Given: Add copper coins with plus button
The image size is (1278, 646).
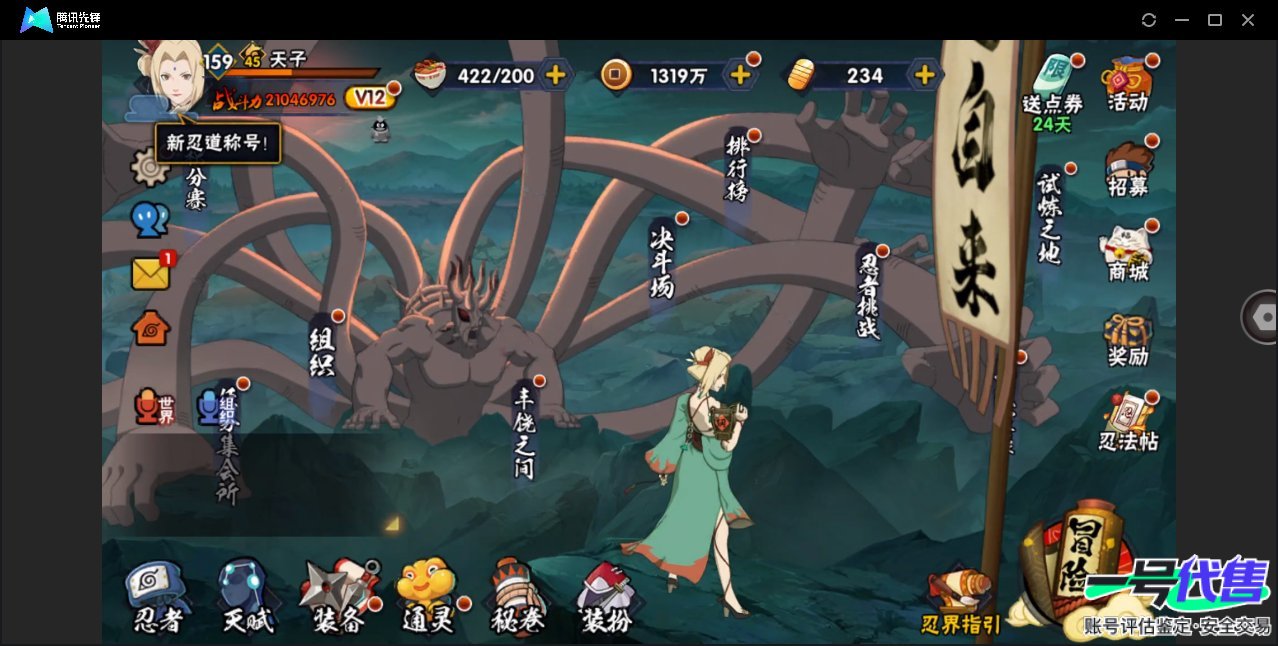Looking at the screenshot, I should [x=740, y=75].
